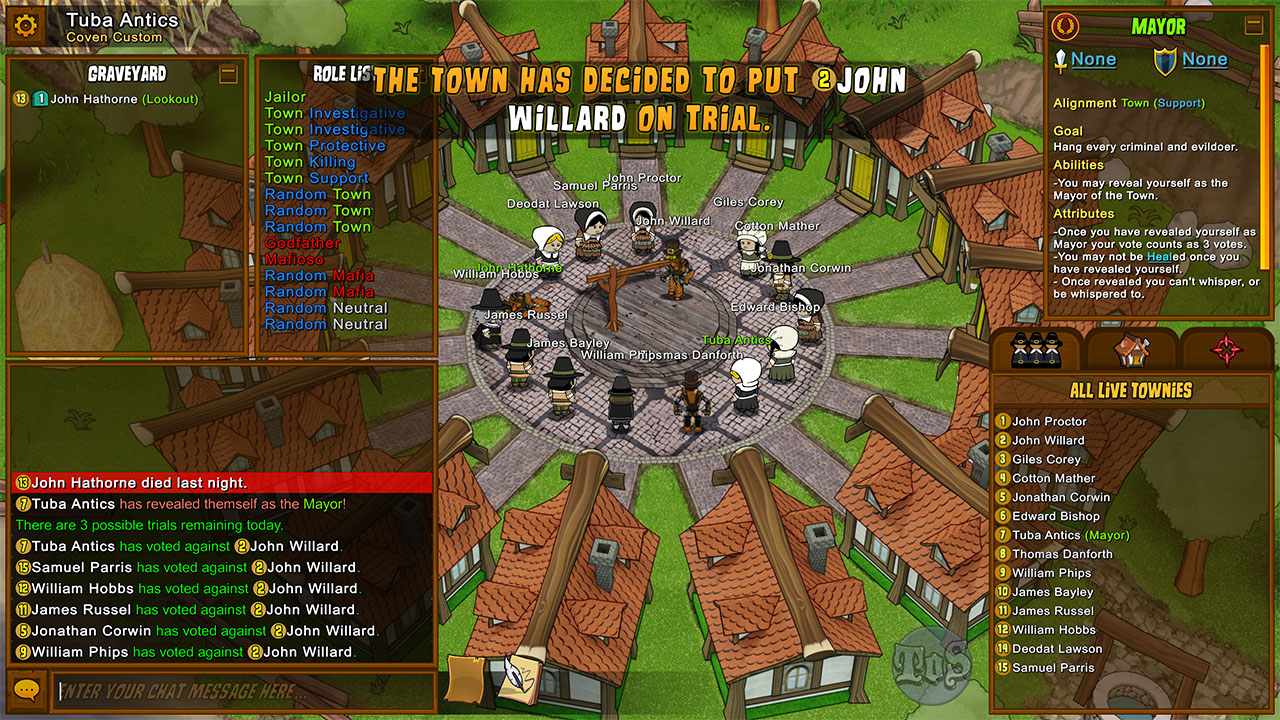Pick Edward Bishop in the player list
Viewport: 1280px width, 720px height.
(1055, 517)
